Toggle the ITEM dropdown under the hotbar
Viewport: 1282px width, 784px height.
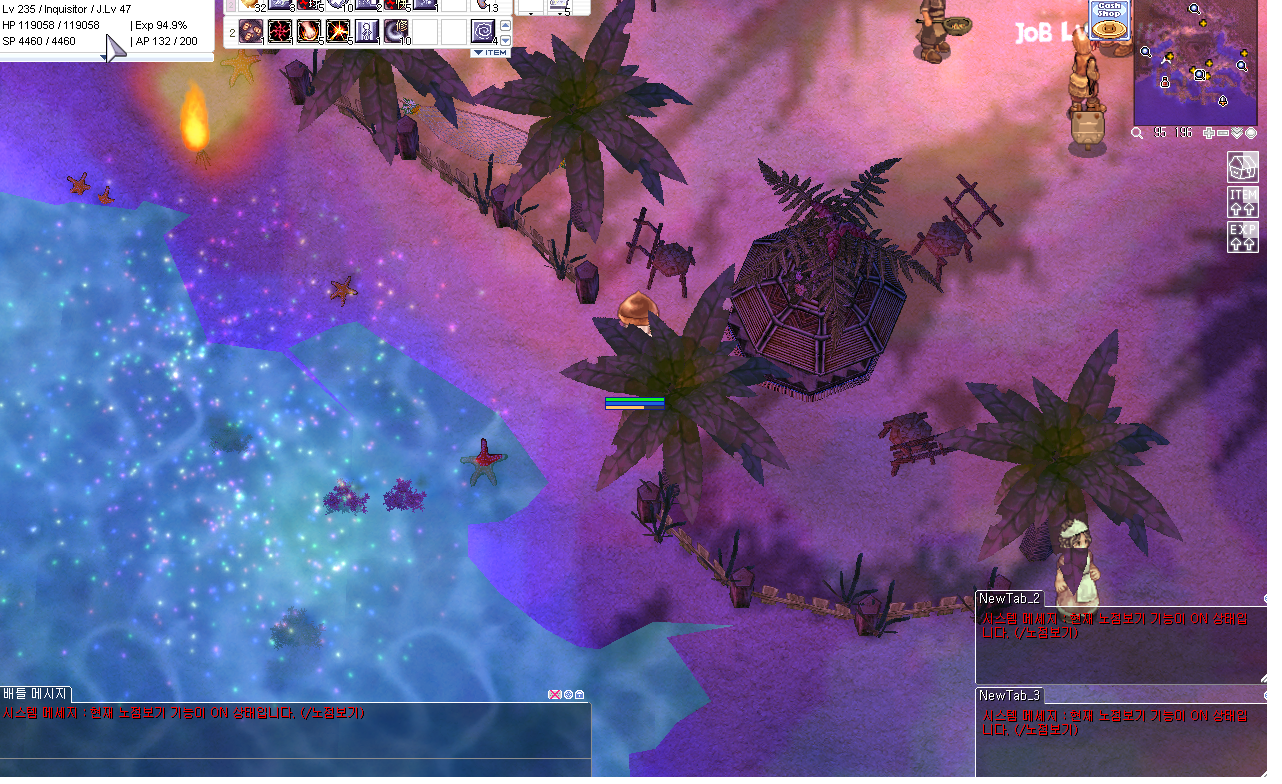(490, 52)
